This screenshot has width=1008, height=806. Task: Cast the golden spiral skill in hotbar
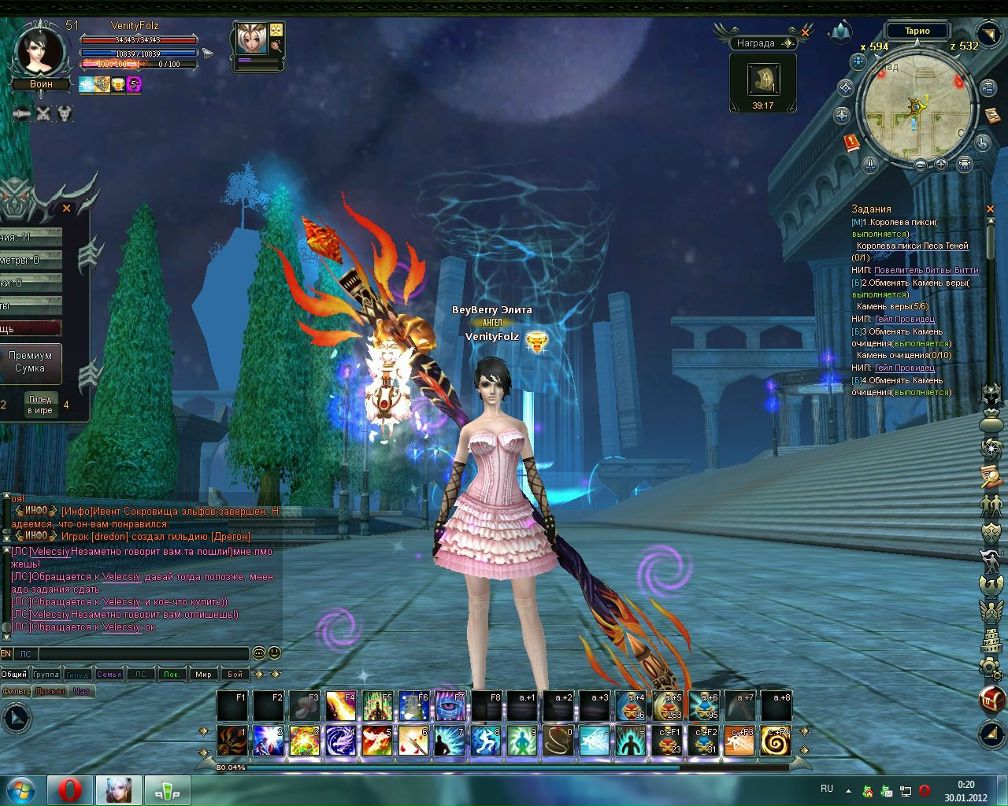pos(775,741)
